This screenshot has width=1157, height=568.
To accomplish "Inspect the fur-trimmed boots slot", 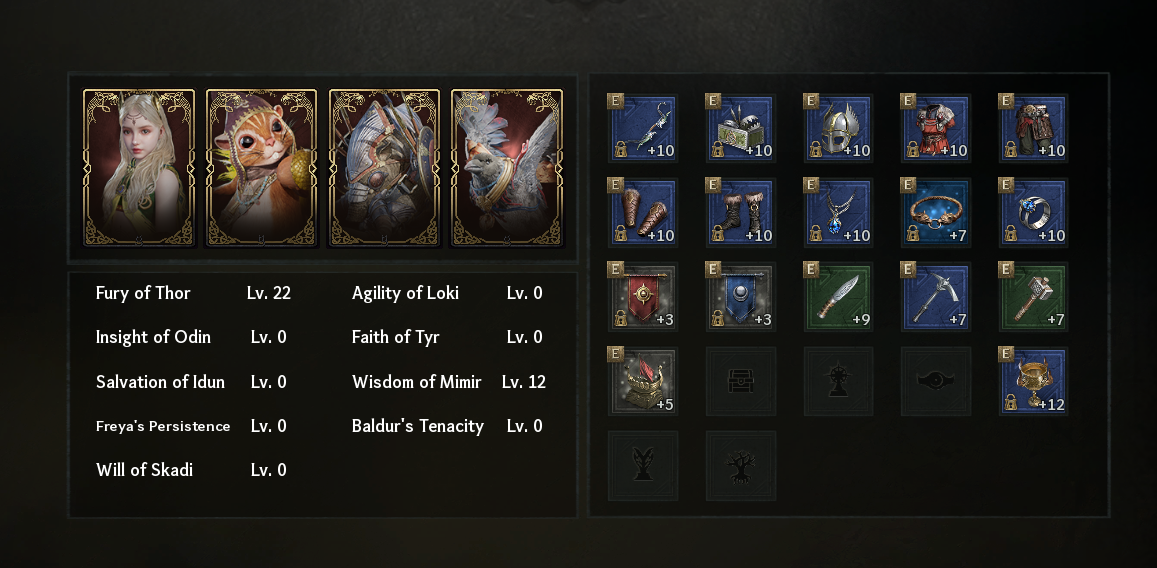I will (x=741, y=213).
